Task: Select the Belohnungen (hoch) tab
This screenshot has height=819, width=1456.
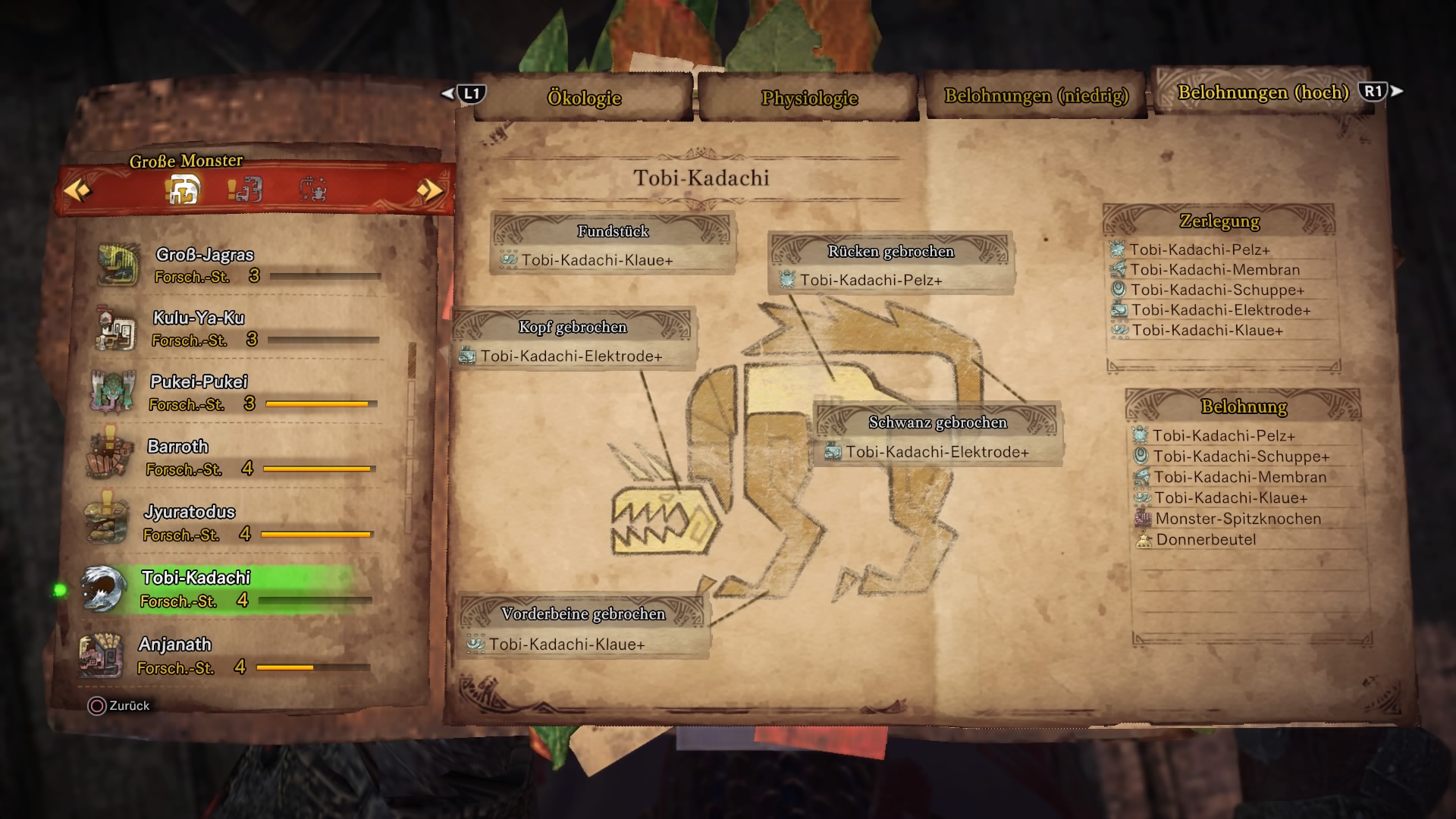Action: 1263,93
